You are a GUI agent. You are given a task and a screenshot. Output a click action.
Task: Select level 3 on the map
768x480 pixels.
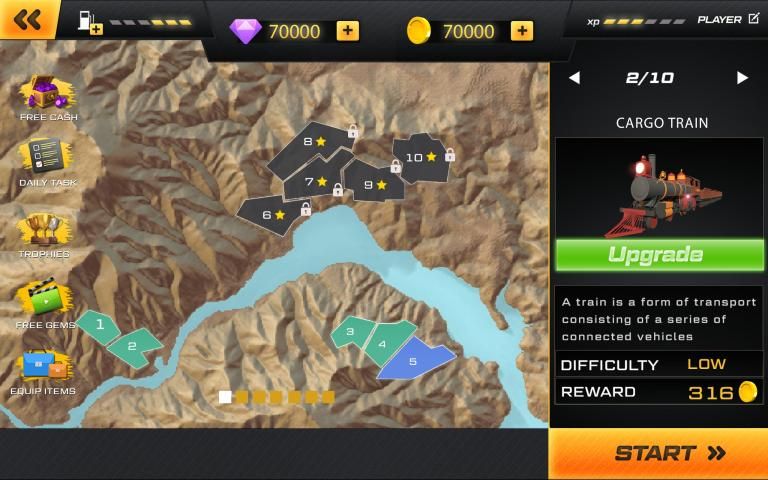point(350,331)
